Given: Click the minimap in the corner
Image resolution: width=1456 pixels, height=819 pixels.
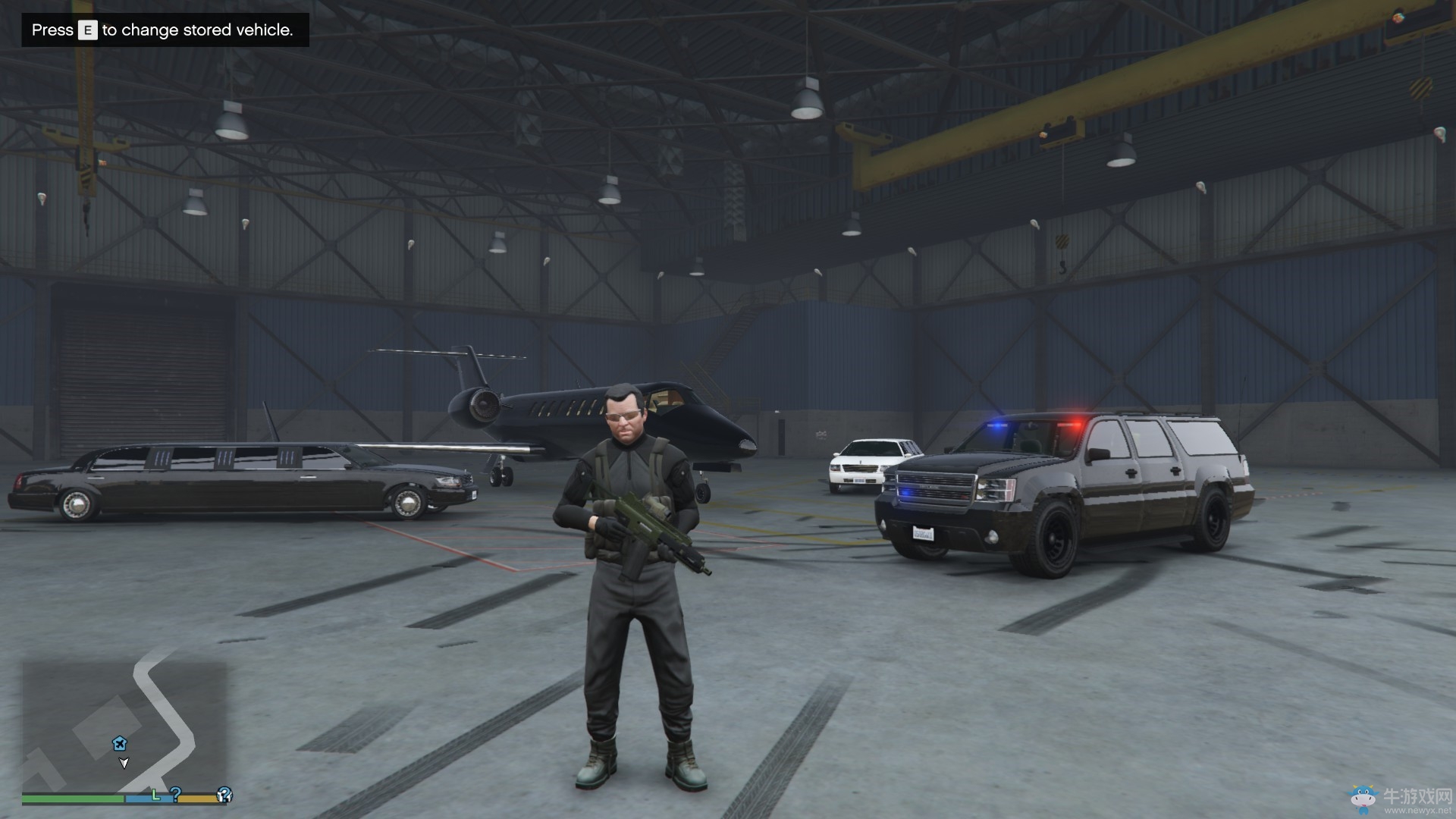Looking at the screenshot, I should (124, 726).
